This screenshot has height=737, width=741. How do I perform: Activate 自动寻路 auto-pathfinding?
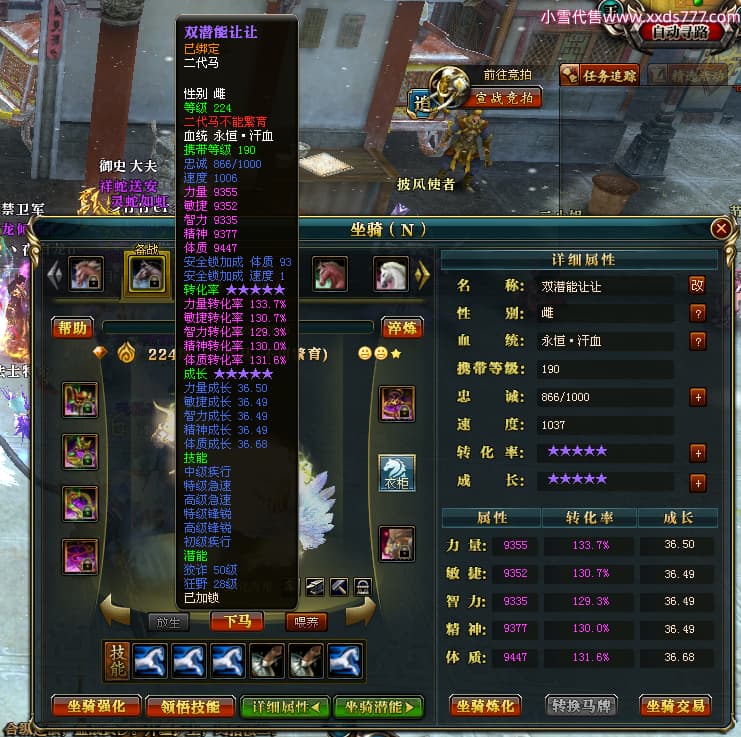pos(686,31)
